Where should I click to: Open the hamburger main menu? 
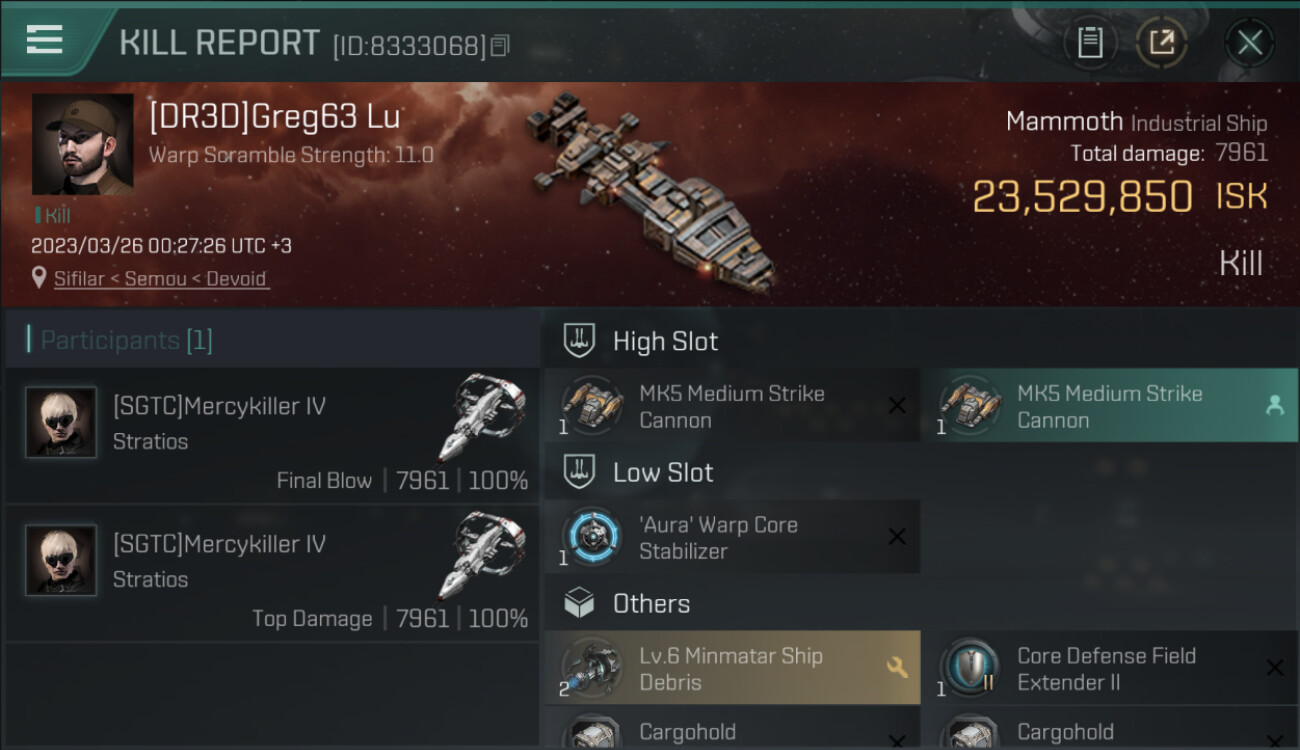click(x=45, y=40)
